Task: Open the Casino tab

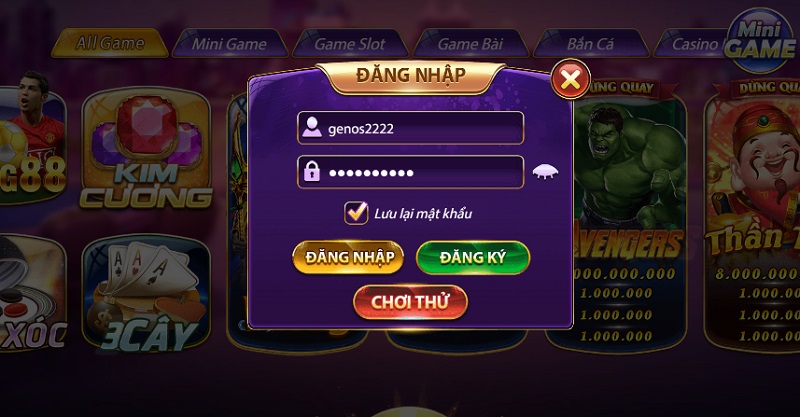Action: (696, 44)
